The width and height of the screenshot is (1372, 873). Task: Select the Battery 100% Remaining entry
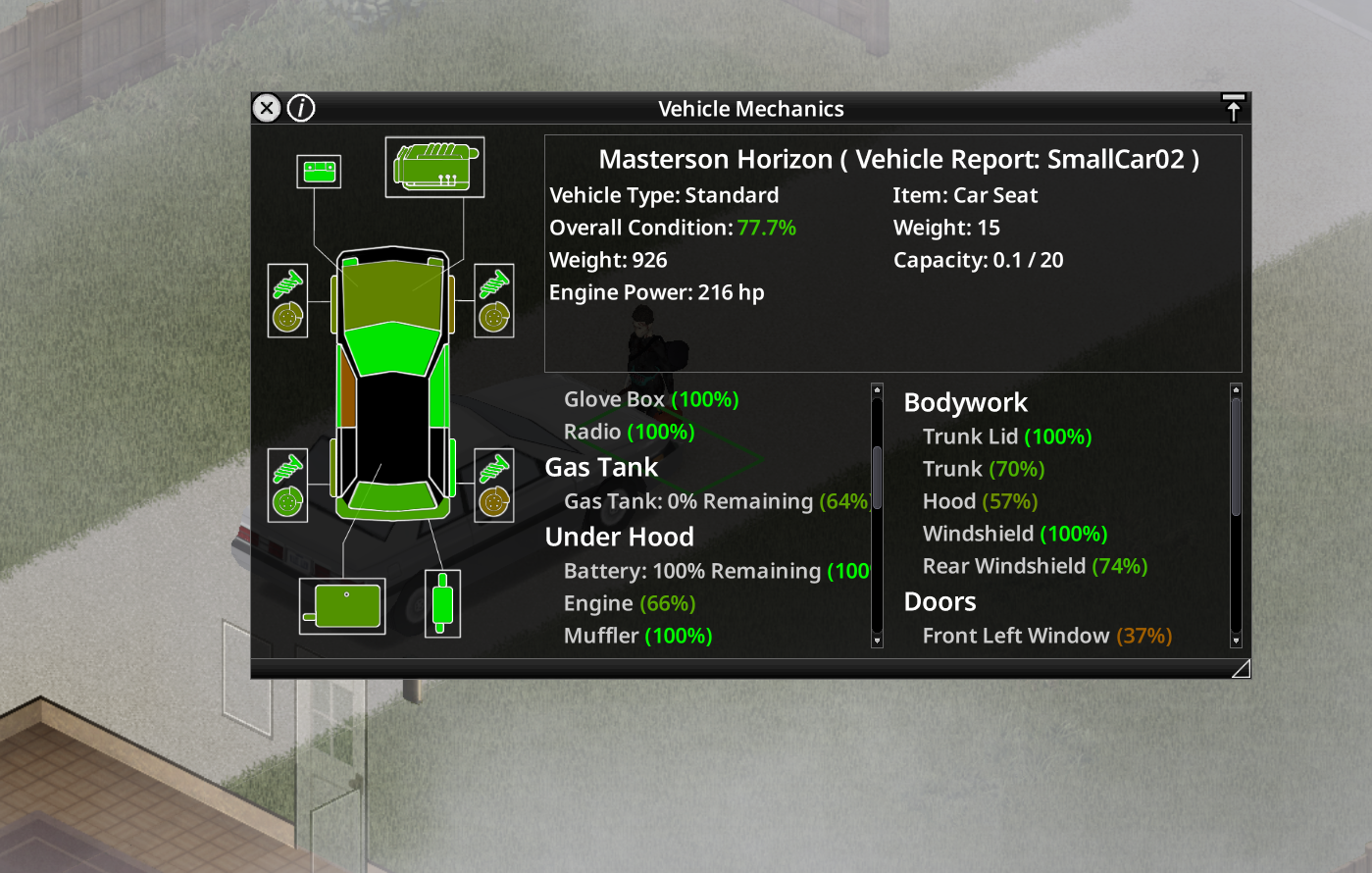click(716, 571)
